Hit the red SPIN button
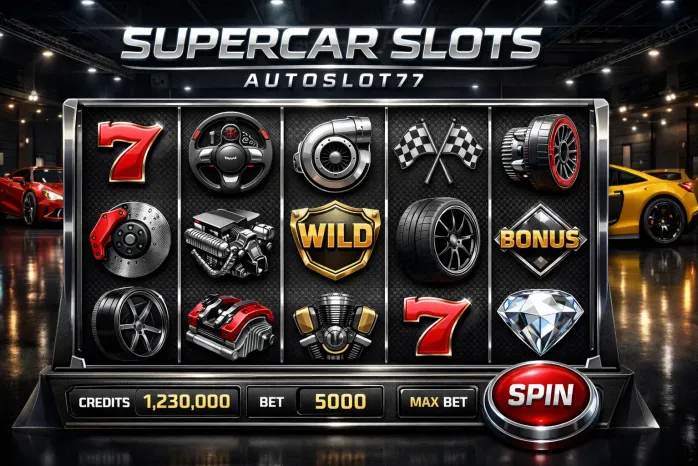The width and height of the screenshot is (698, 466). click(x=539, y=397)
